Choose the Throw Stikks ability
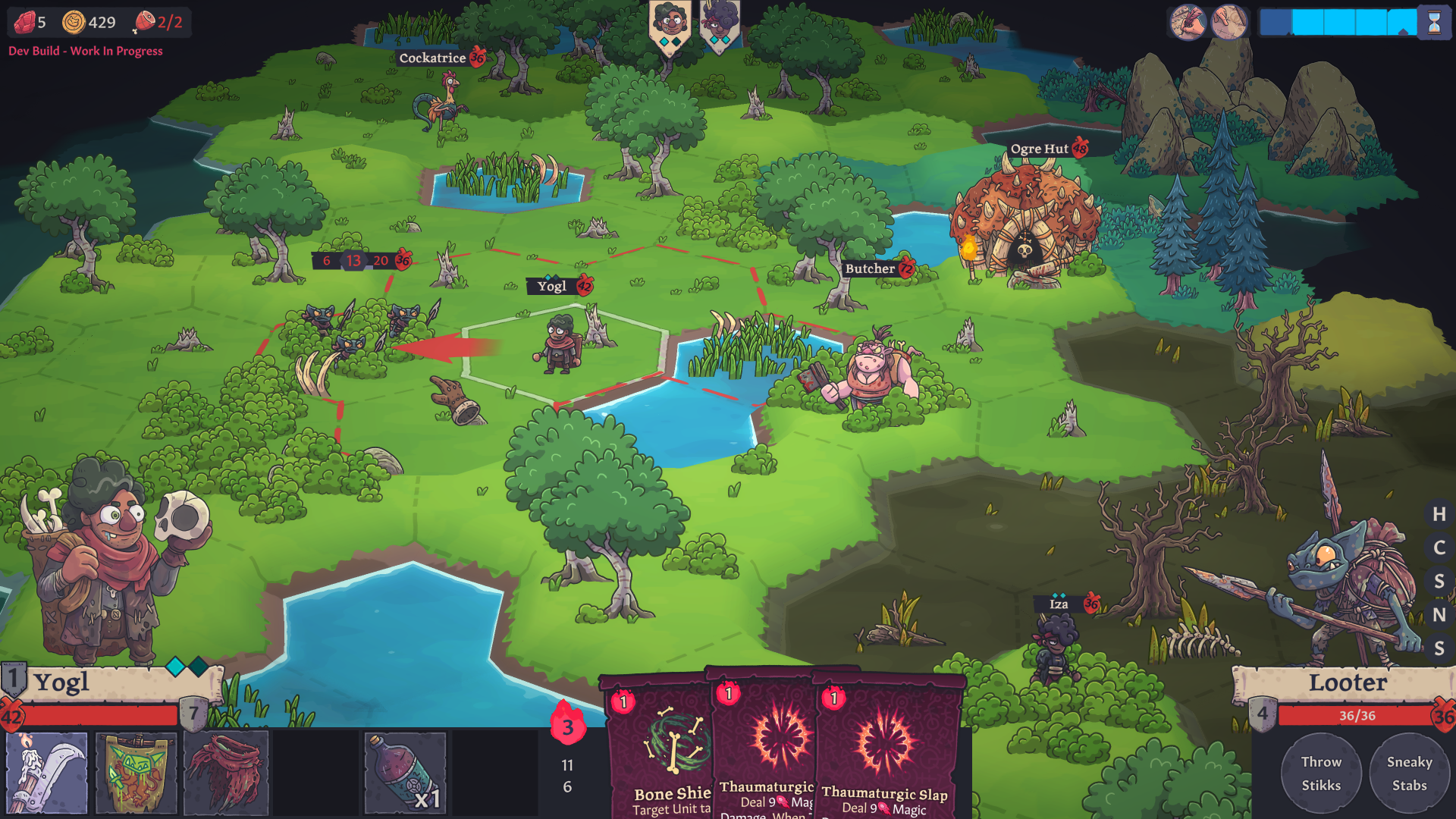 (1321, 773)
